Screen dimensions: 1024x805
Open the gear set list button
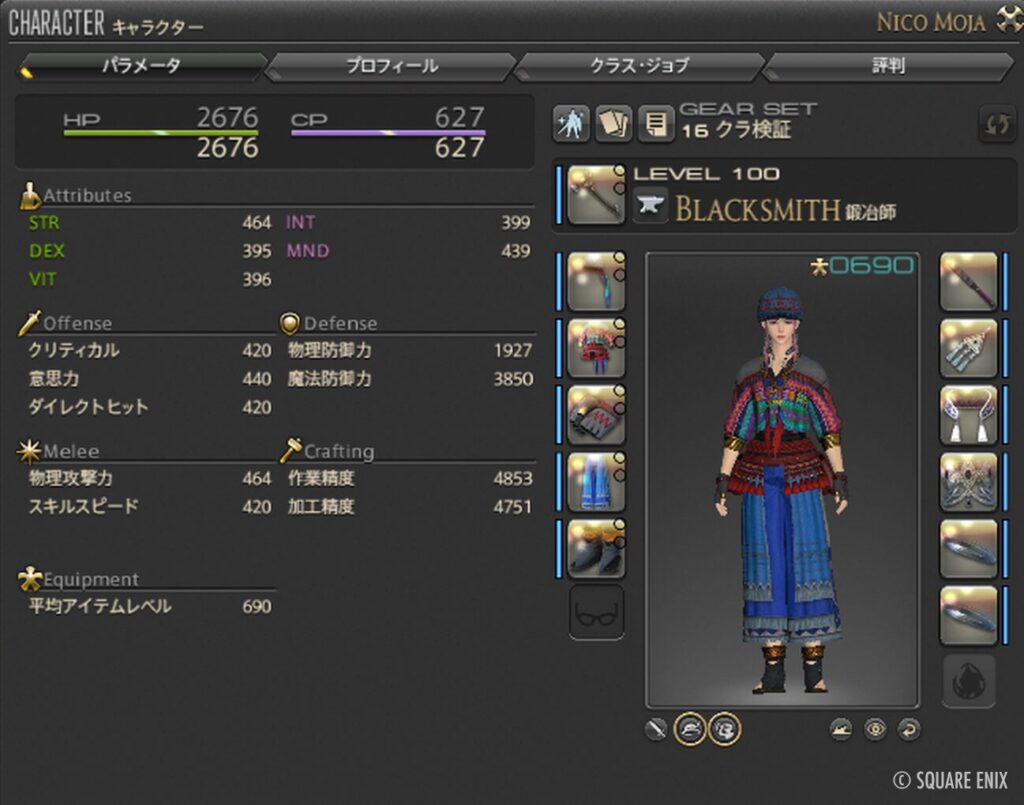click(655, 123)
